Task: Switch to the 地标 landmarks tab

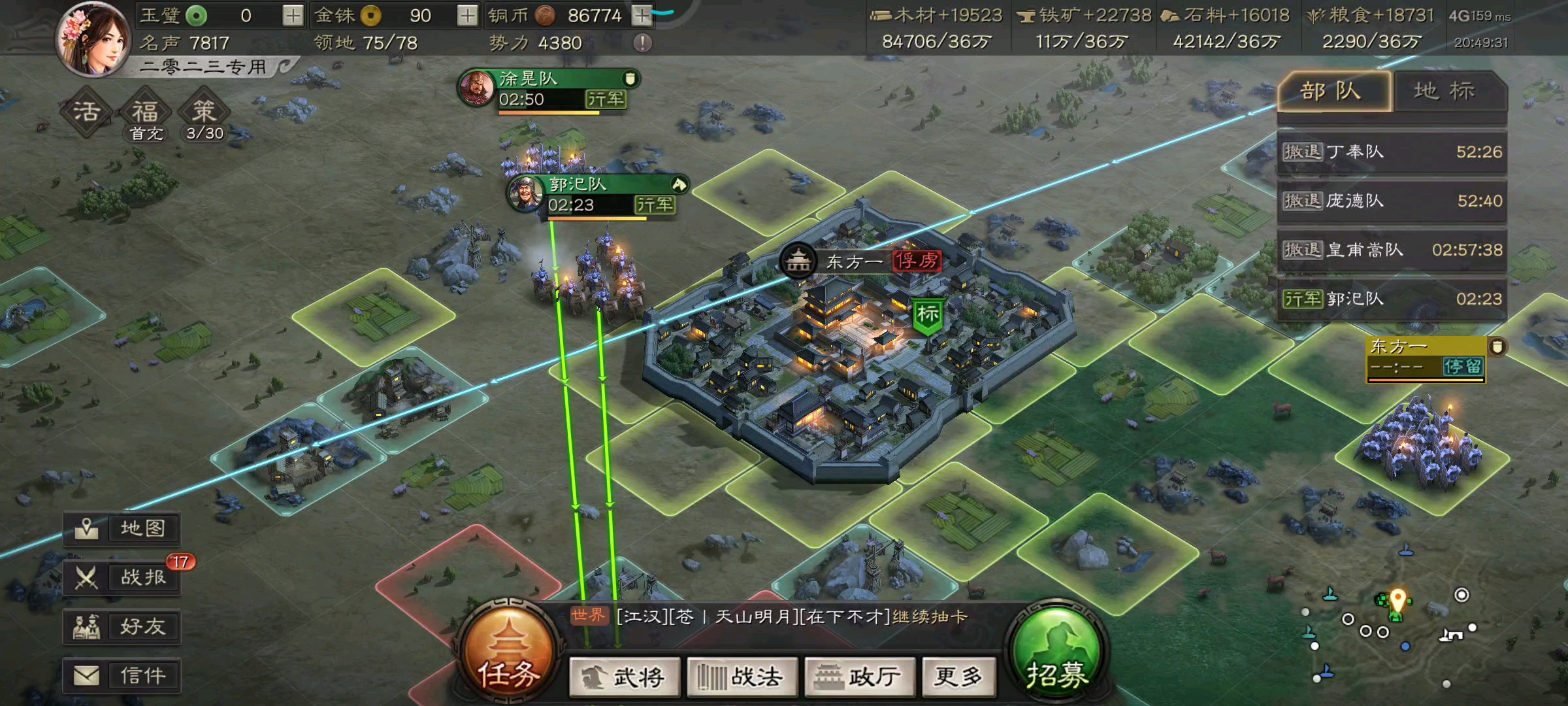Action: (x=1446, y=92)
